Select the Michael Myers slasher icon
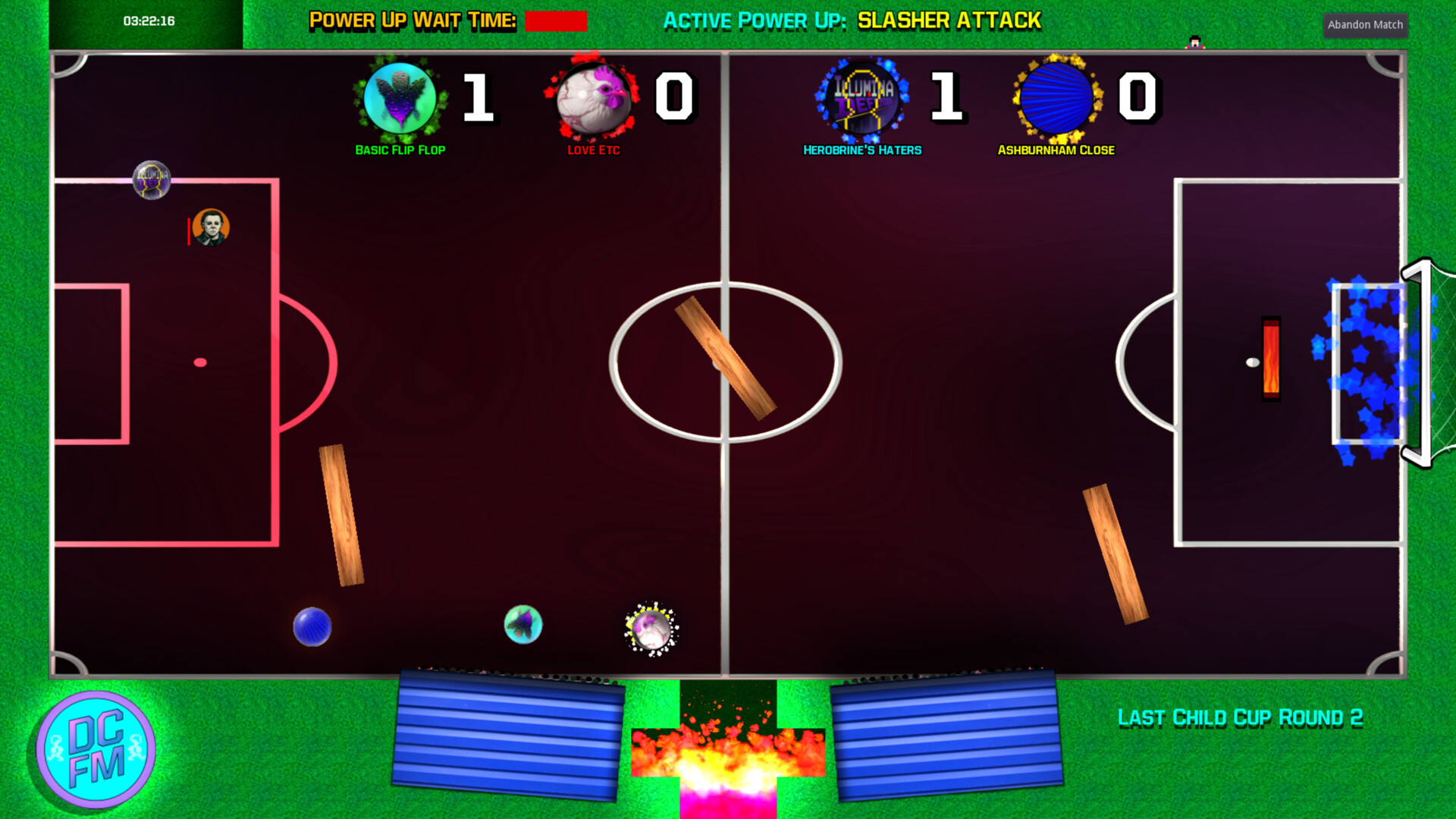 pyautogui.click(x=211, y=227)
